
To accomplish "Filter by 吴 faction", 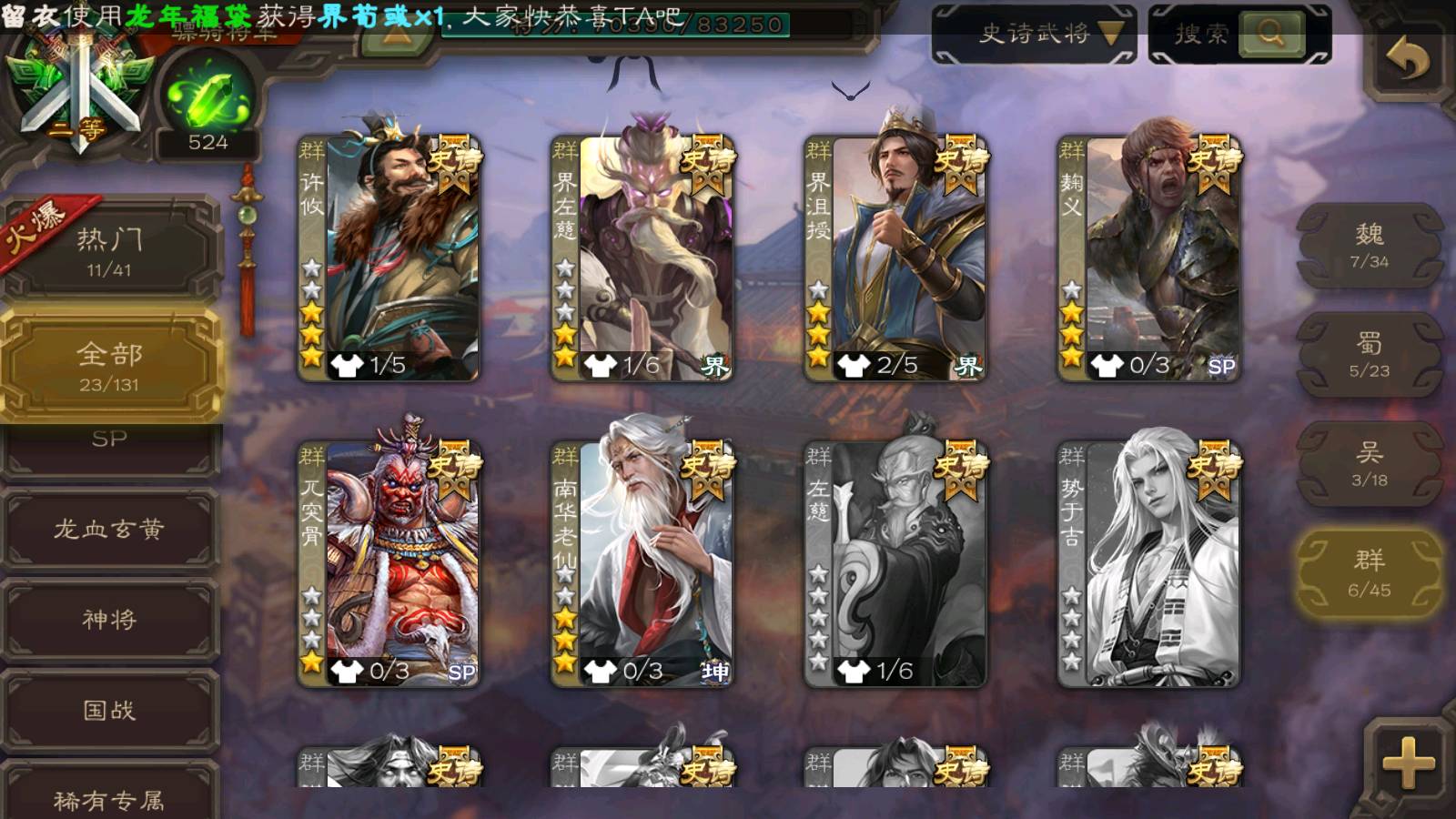I will point(1369,464).
